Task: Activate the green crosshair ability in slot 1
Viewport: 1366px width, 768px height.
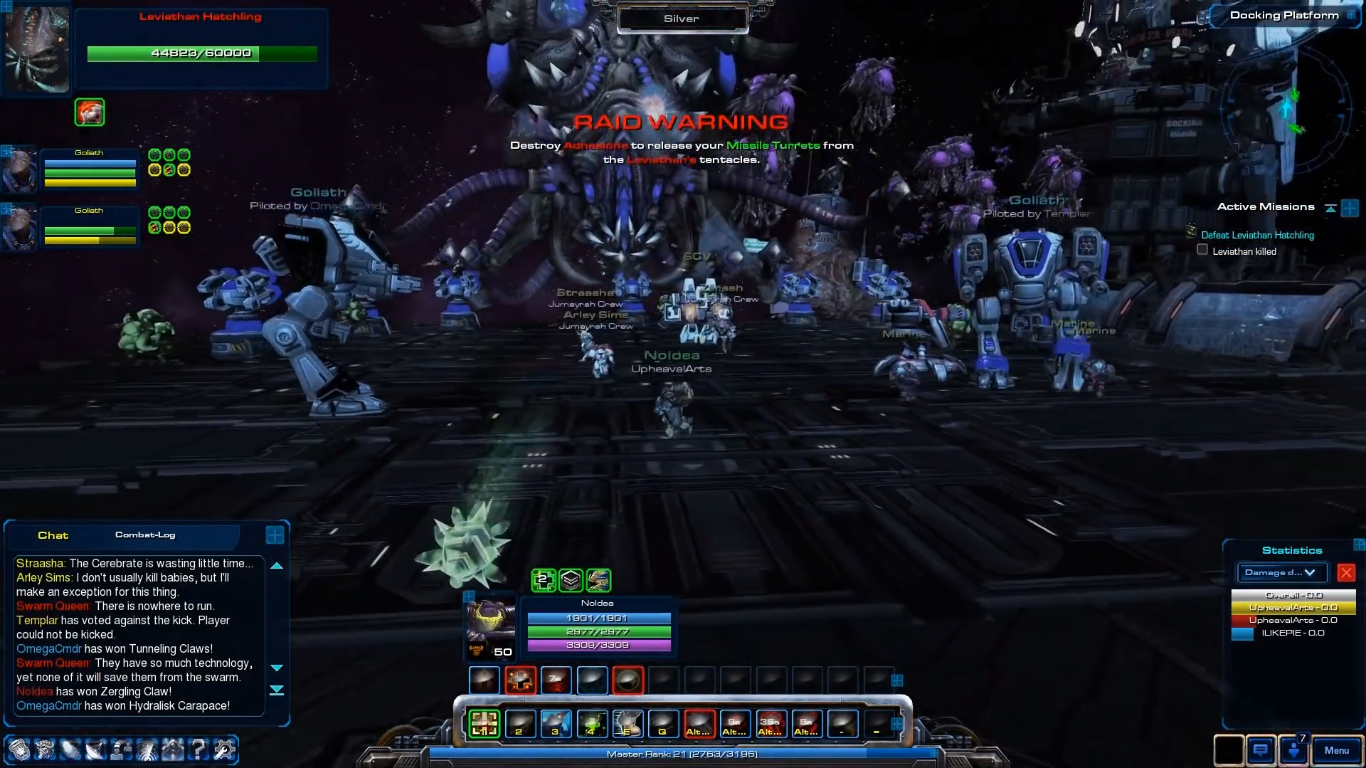Action: pos(484,723)
